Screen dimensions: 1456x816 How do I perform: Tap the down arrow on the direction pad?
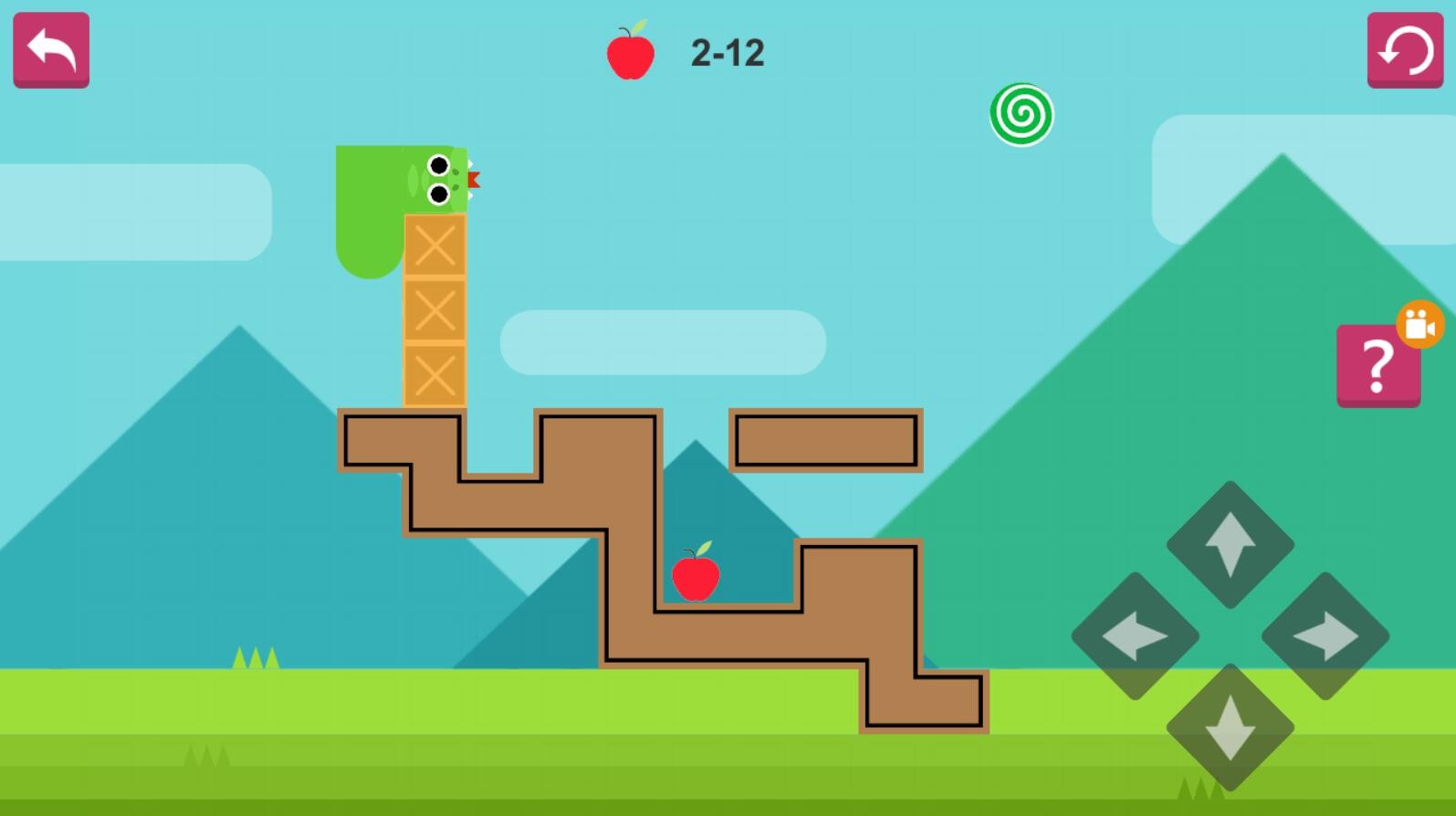[x=1230, y=727]
